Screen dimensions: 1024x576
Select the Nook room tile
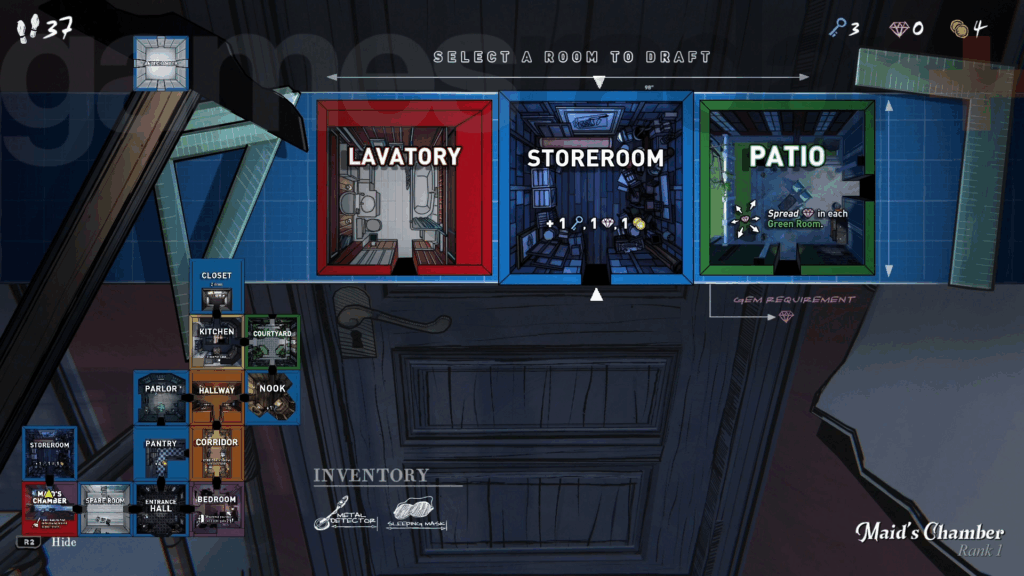point(272,398)
